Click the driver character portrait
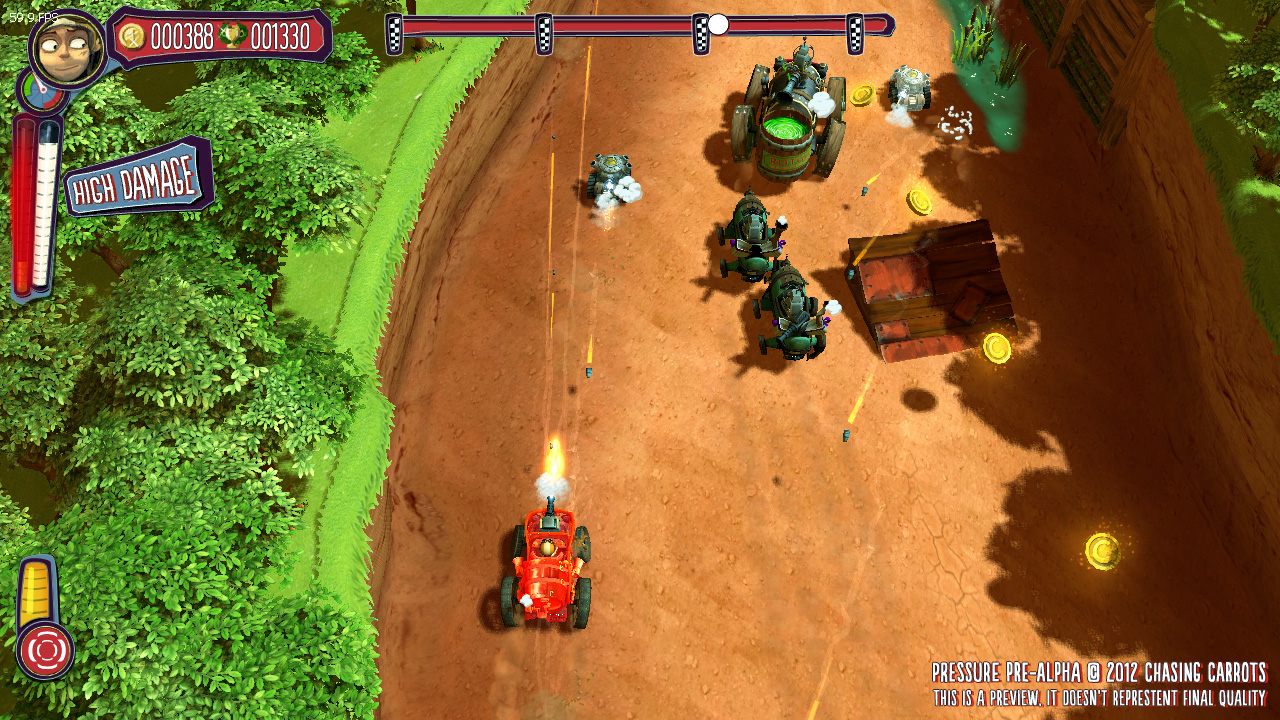The width and height of the screenshot is (1280, 720). tap(68, 47)
